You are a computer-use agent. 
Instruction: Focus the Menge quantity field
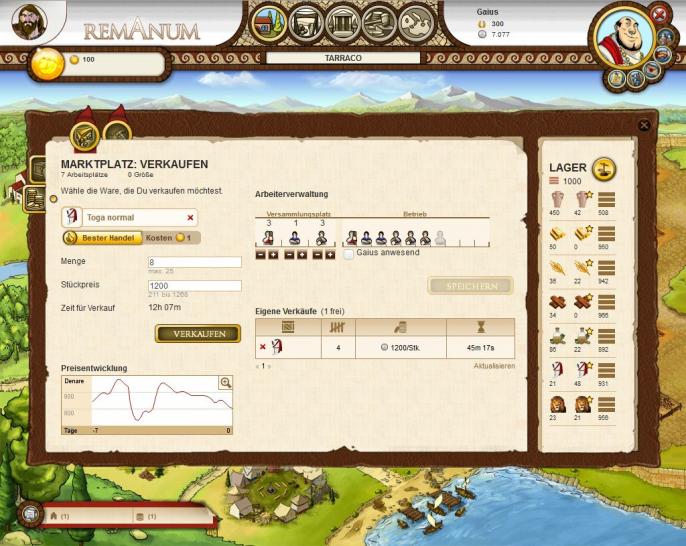(x=195, y=262)
